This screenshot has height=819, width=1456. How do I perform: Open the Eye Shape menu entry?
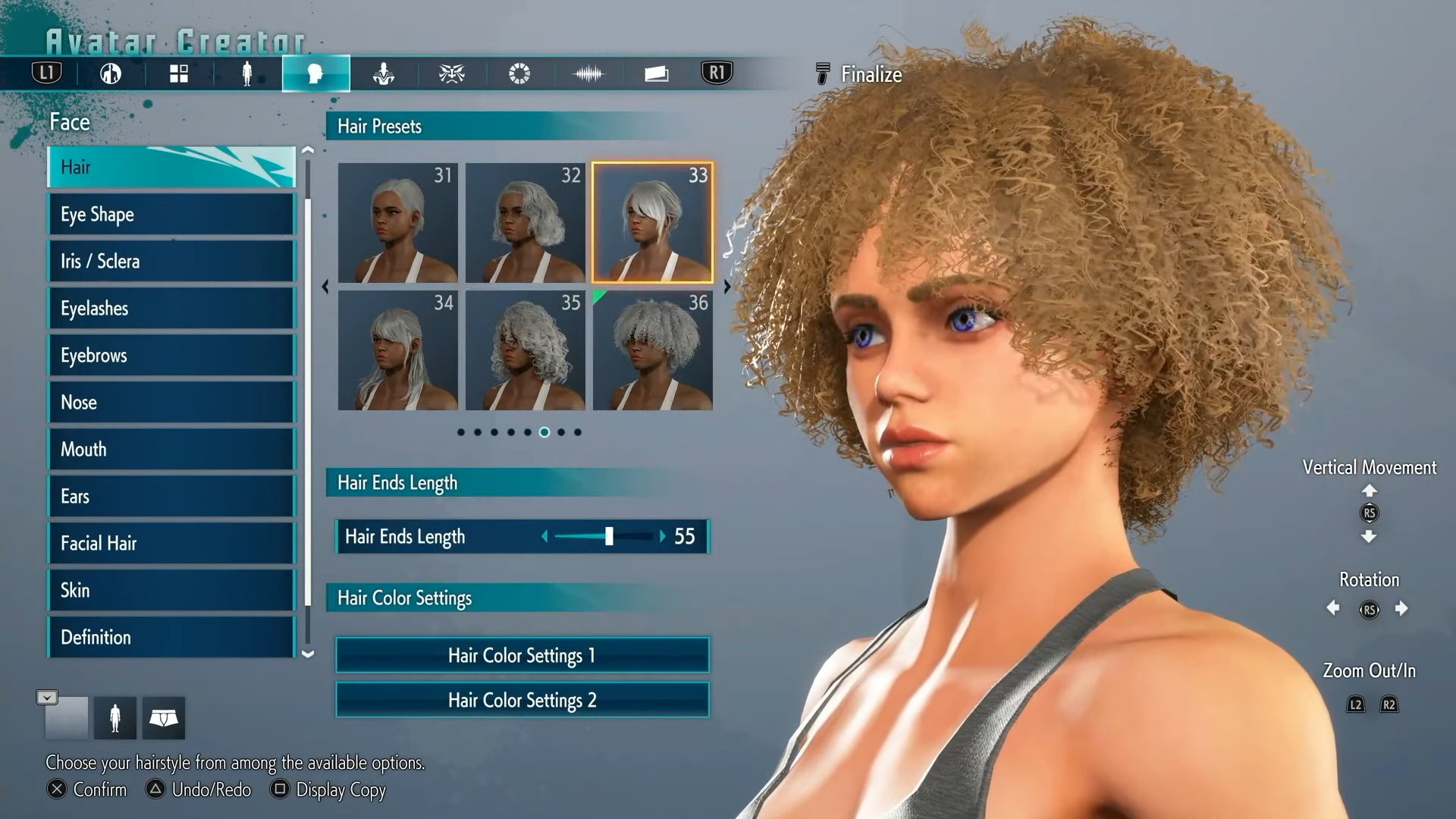pyautogui.click(x=171, y=215)
